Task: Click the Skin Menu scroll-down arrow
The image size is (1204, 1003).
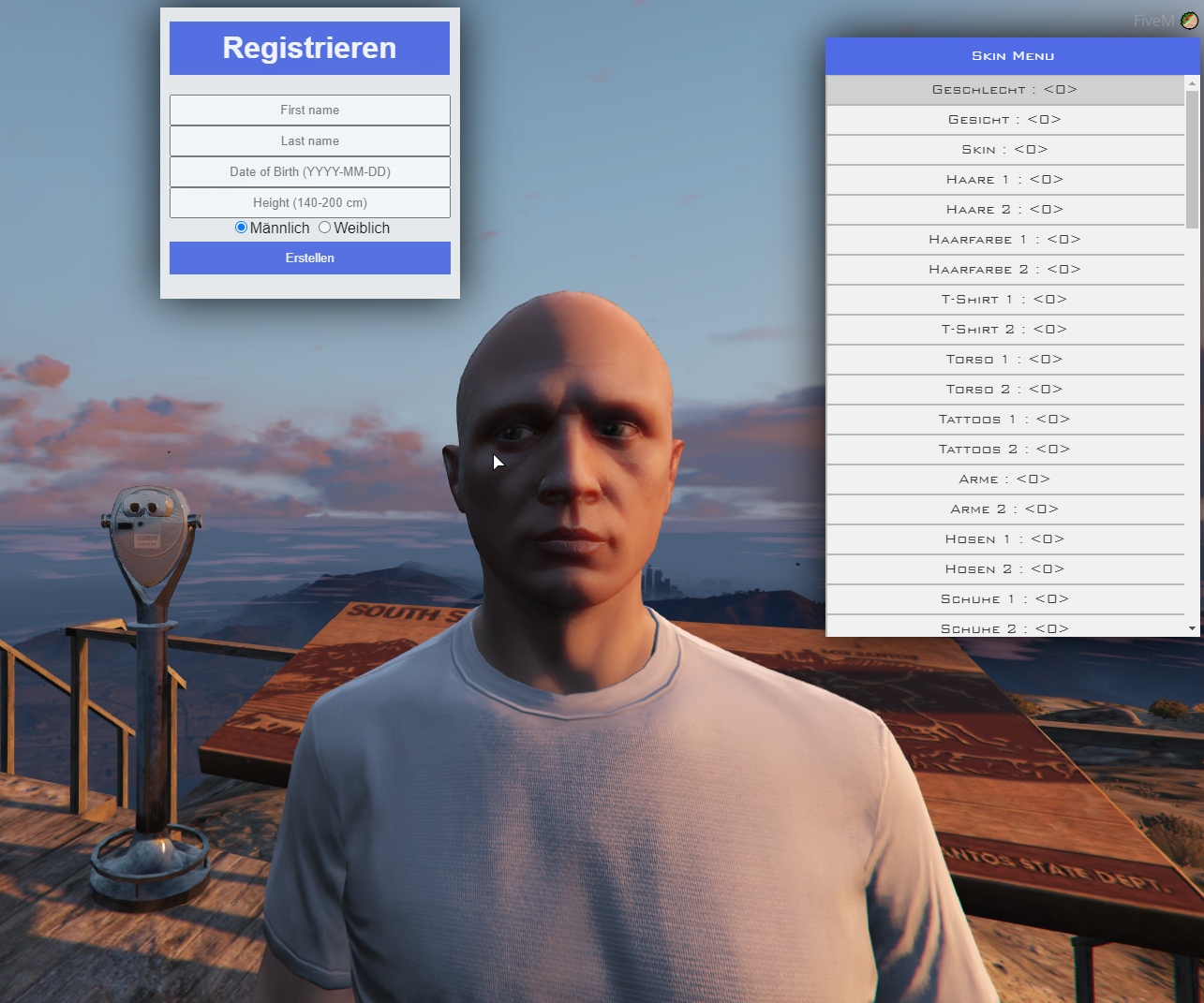Action: [x=1192, y=628]
